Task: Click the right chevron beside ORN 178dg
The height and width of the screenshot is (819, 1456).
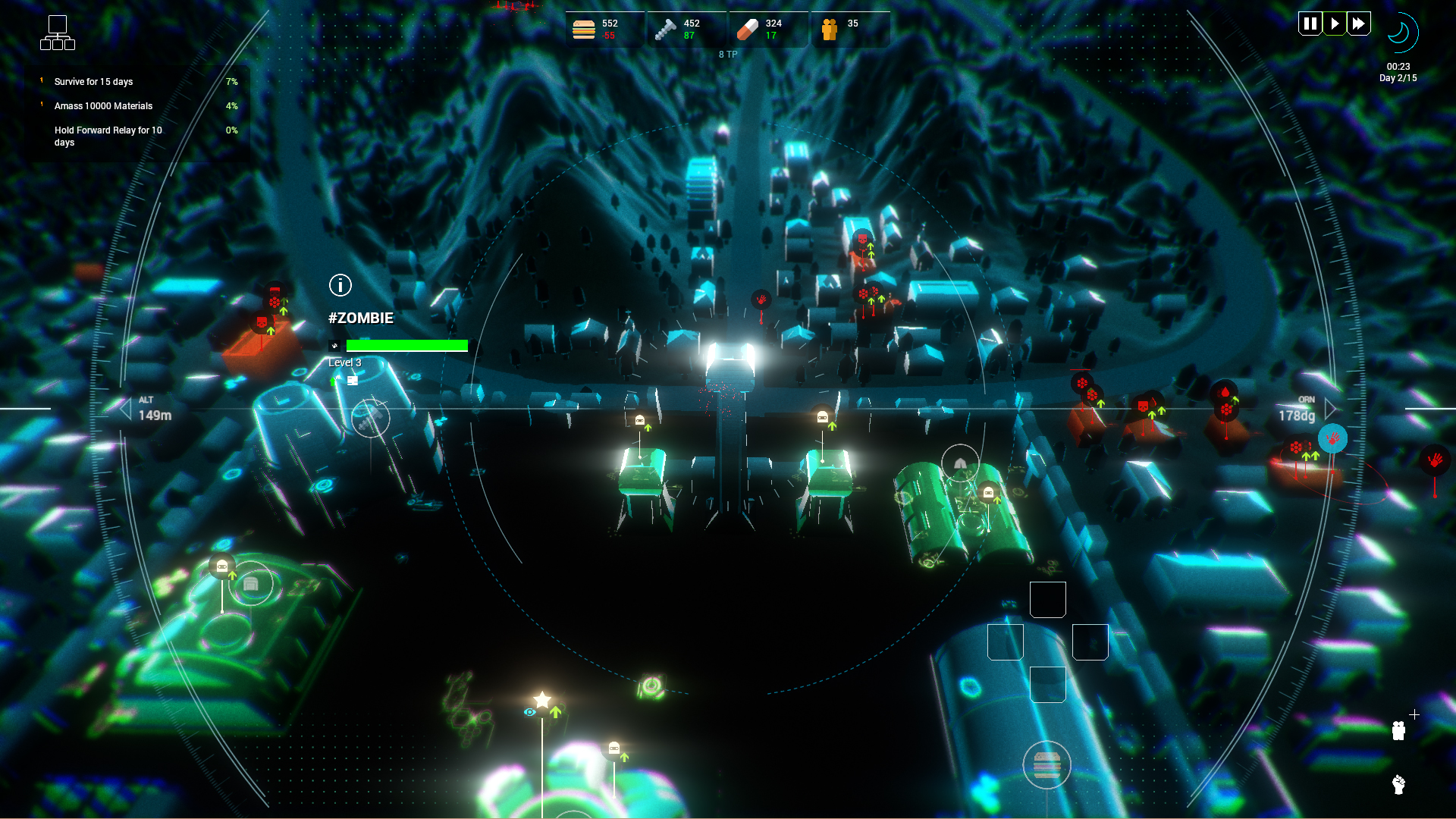Action: tap(1330, 409)
